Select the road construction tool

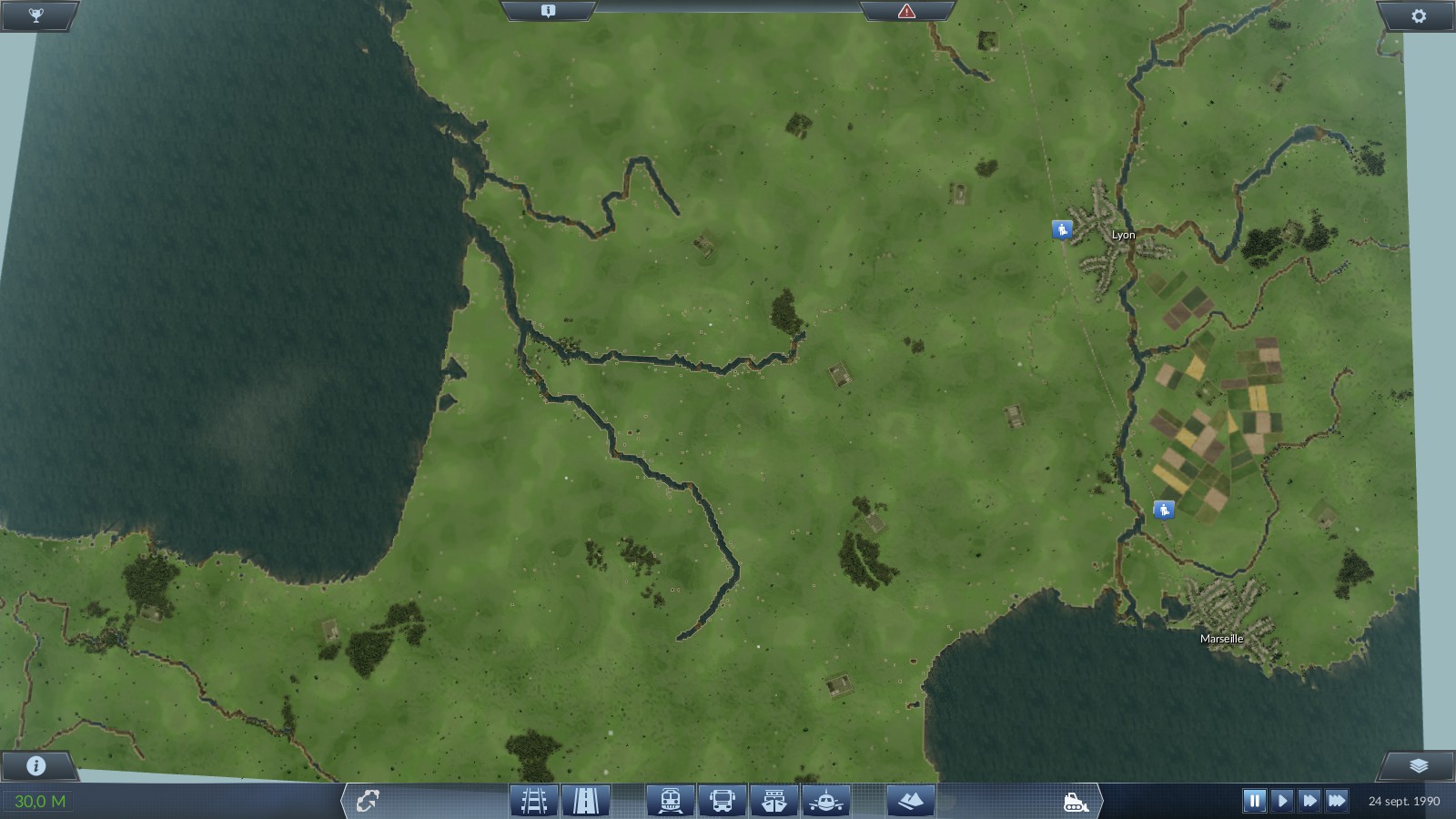pyautogui.click(x=585, y=801)
